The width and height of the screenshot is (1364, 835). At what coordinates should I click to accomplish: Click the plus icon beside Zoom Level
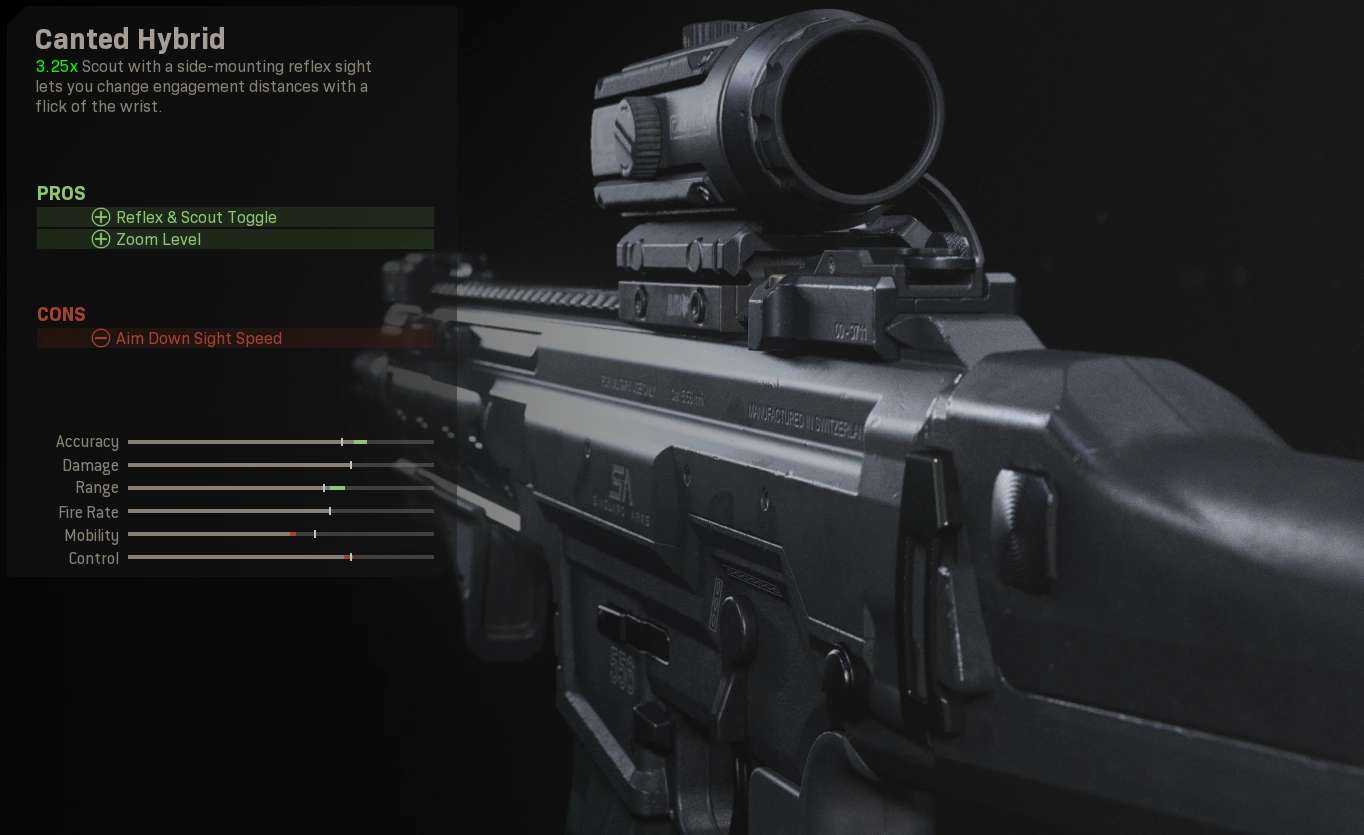coord(101,239)
